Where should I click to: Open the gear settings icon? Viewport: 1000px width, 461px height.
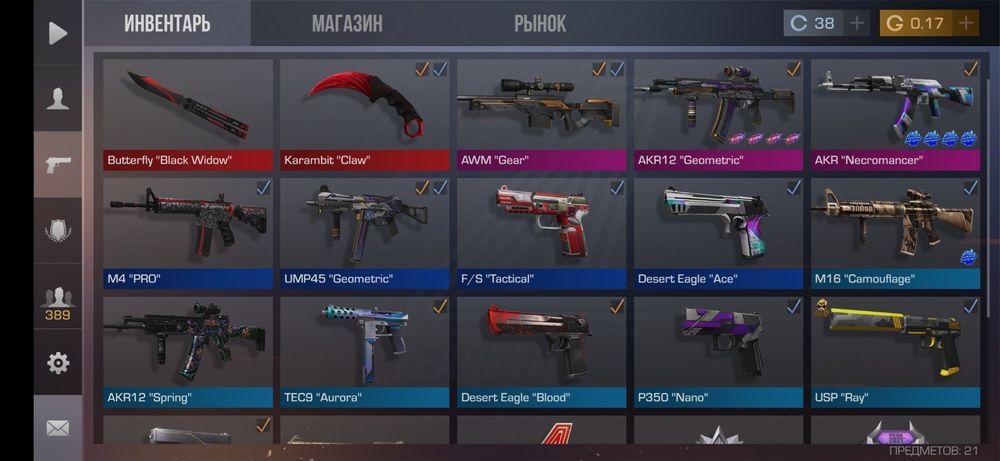pos(58,363)
